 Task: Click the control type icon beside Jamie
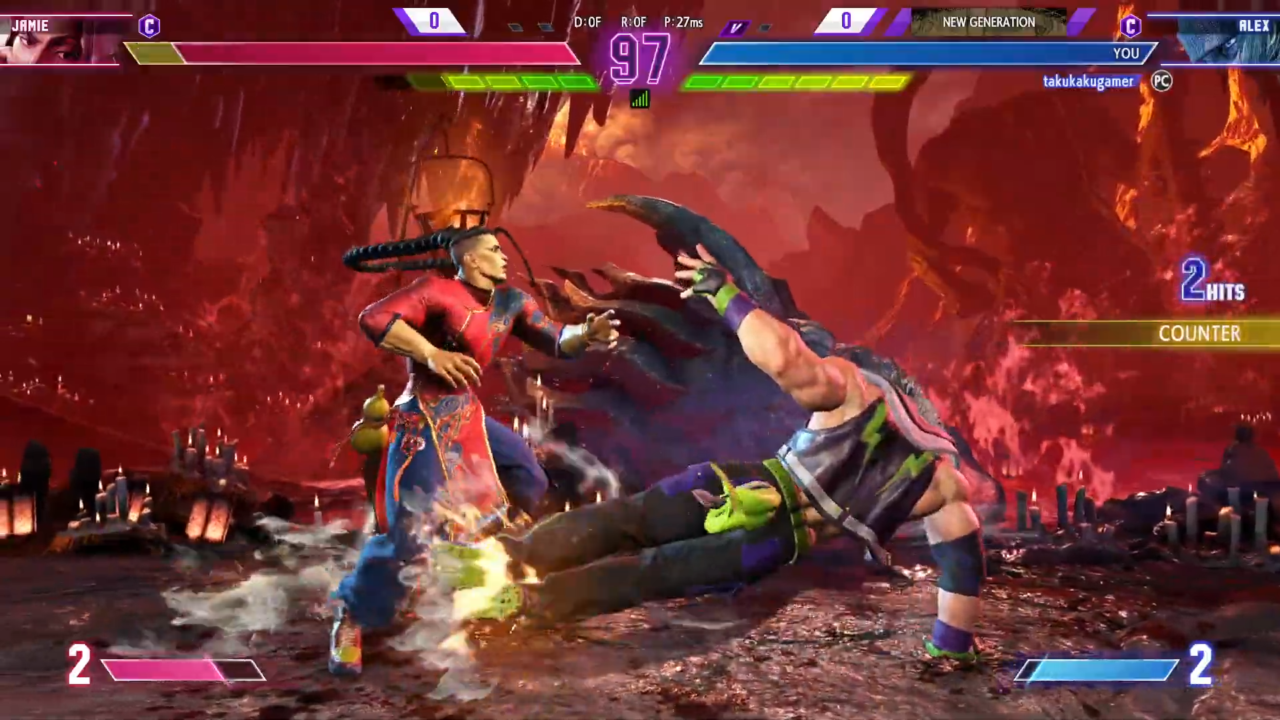149,26
